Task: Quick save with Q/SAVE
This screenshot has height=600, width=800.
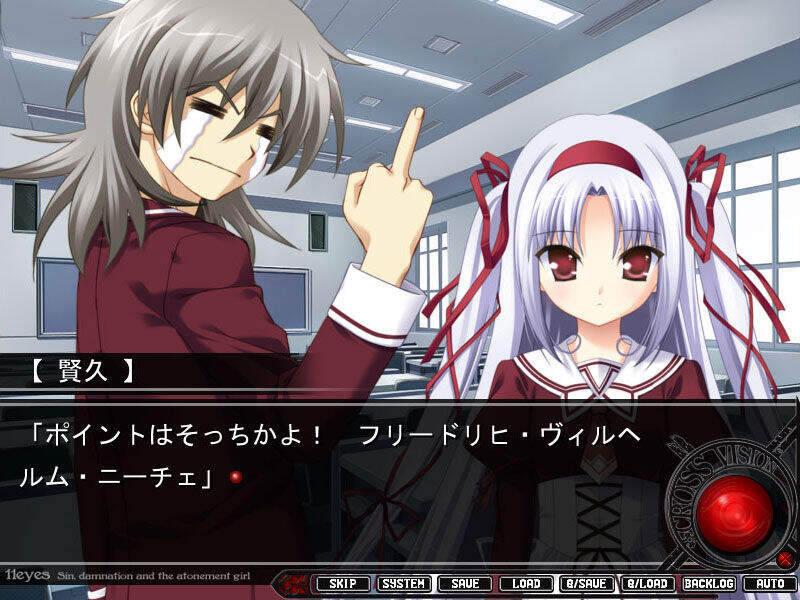Action: 587,583
